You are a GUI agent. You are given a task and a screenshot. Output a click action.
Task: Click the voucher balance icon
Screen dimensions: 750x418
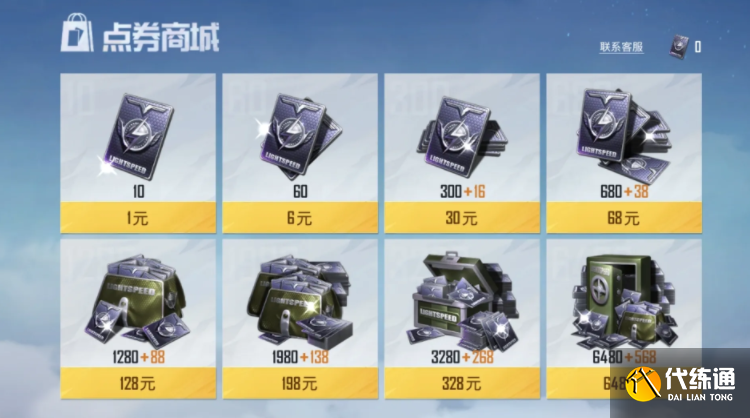tap(679, 45)
